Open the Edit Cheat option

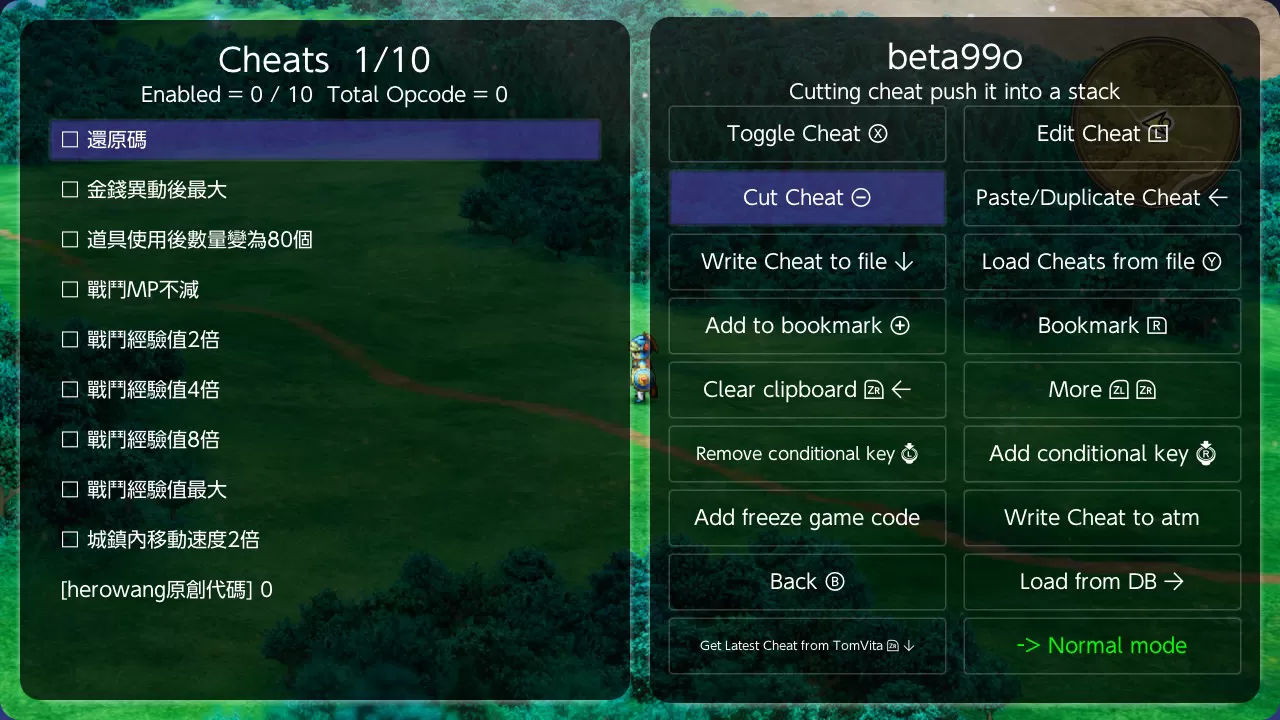1101,134
